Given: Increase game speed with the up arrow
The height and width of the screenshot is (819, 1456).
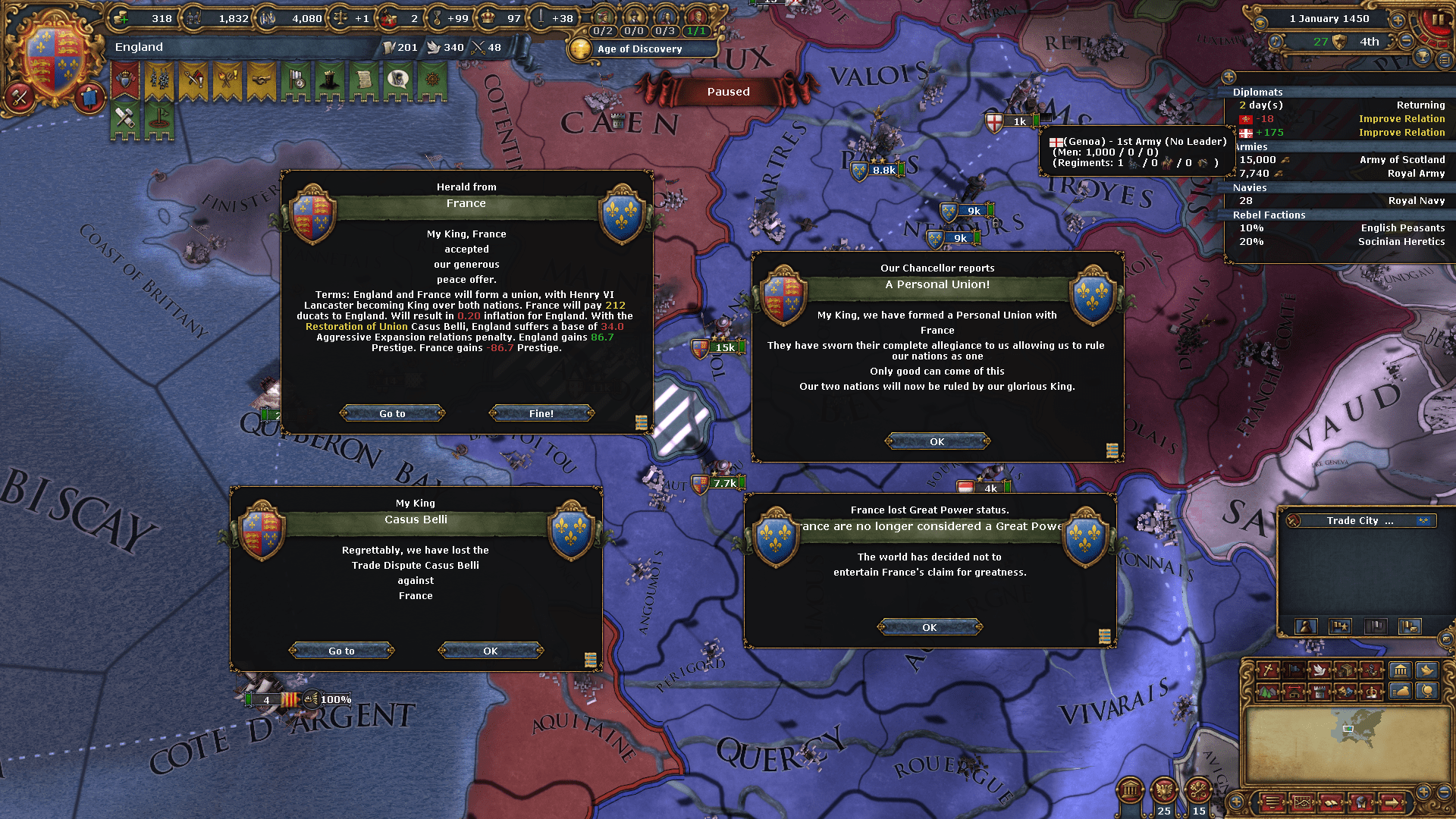Looking at the screenshot, I should tap(1396, 20).
